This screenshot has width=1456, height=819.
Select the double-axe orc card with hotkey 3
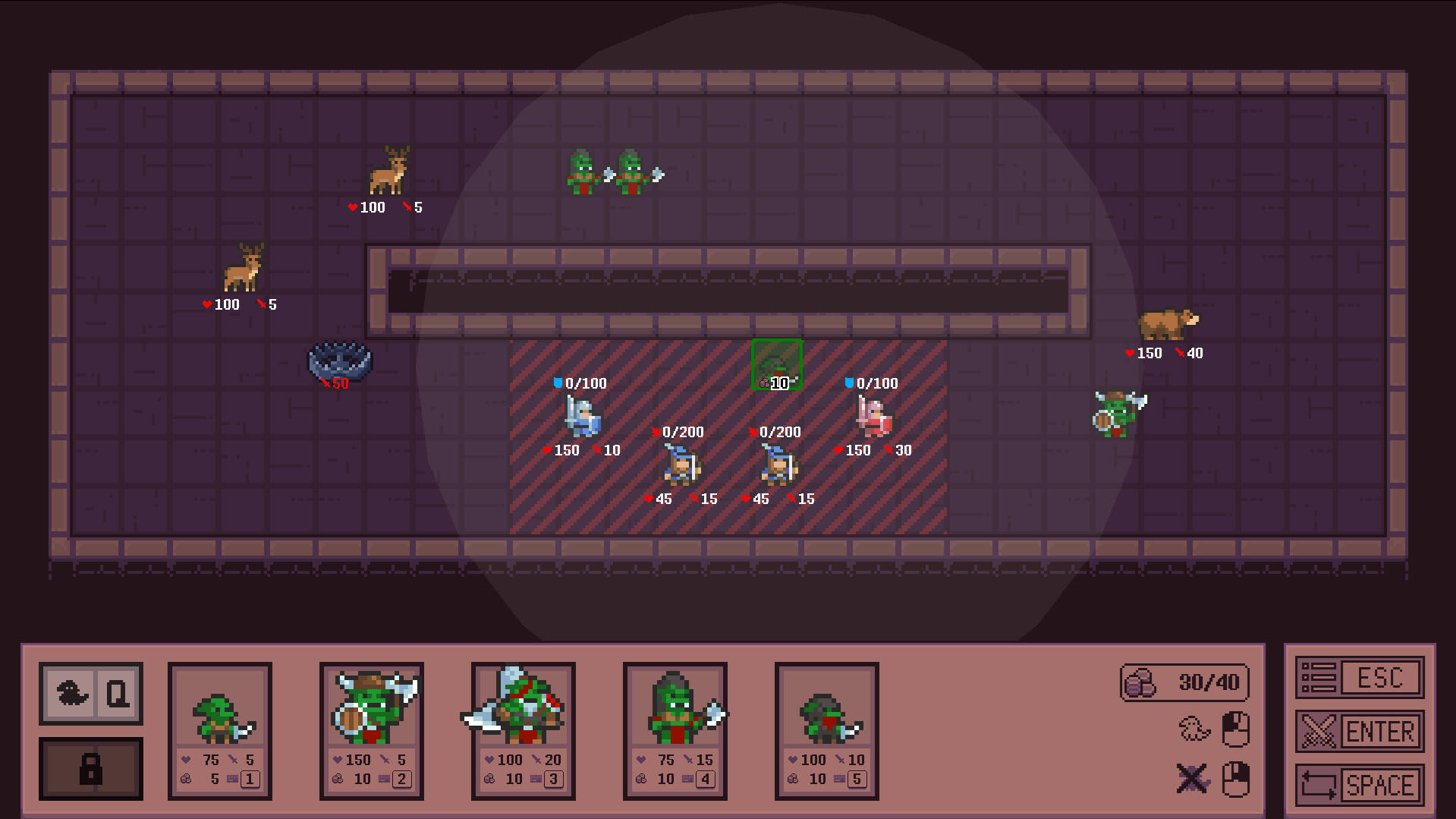point(523,729)
